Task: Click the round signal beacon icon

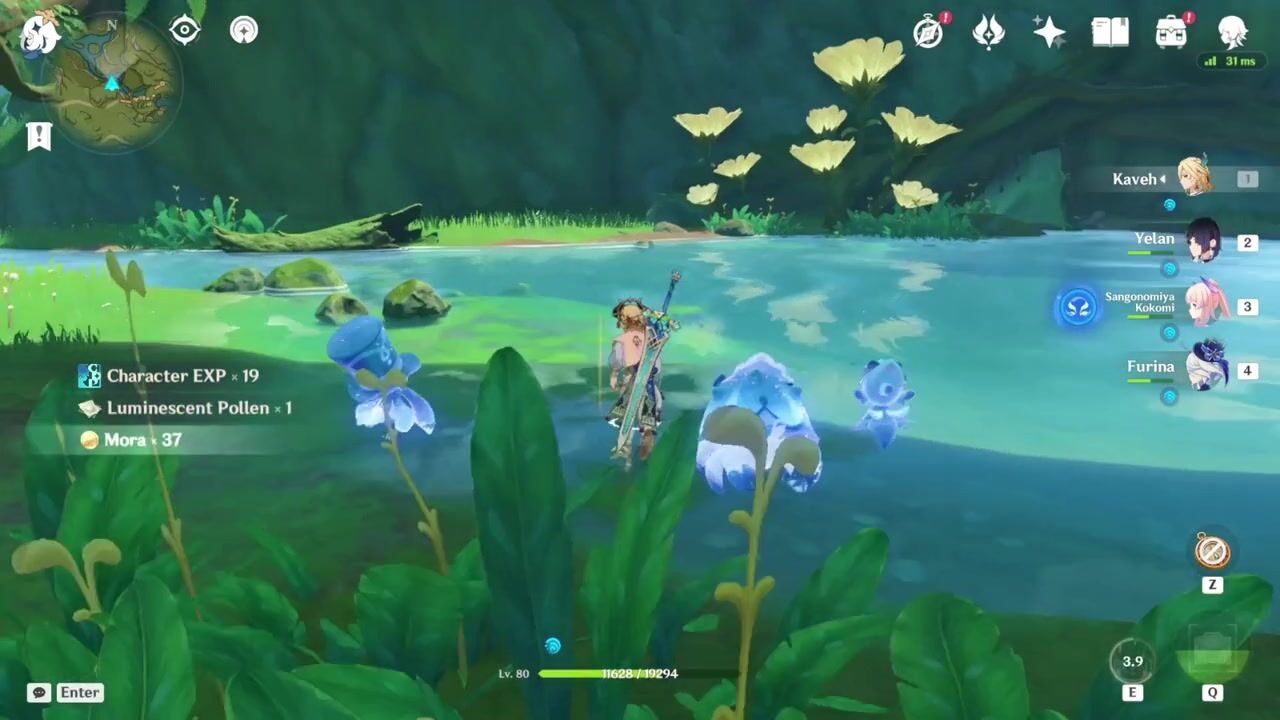Action: click(244, 30)
